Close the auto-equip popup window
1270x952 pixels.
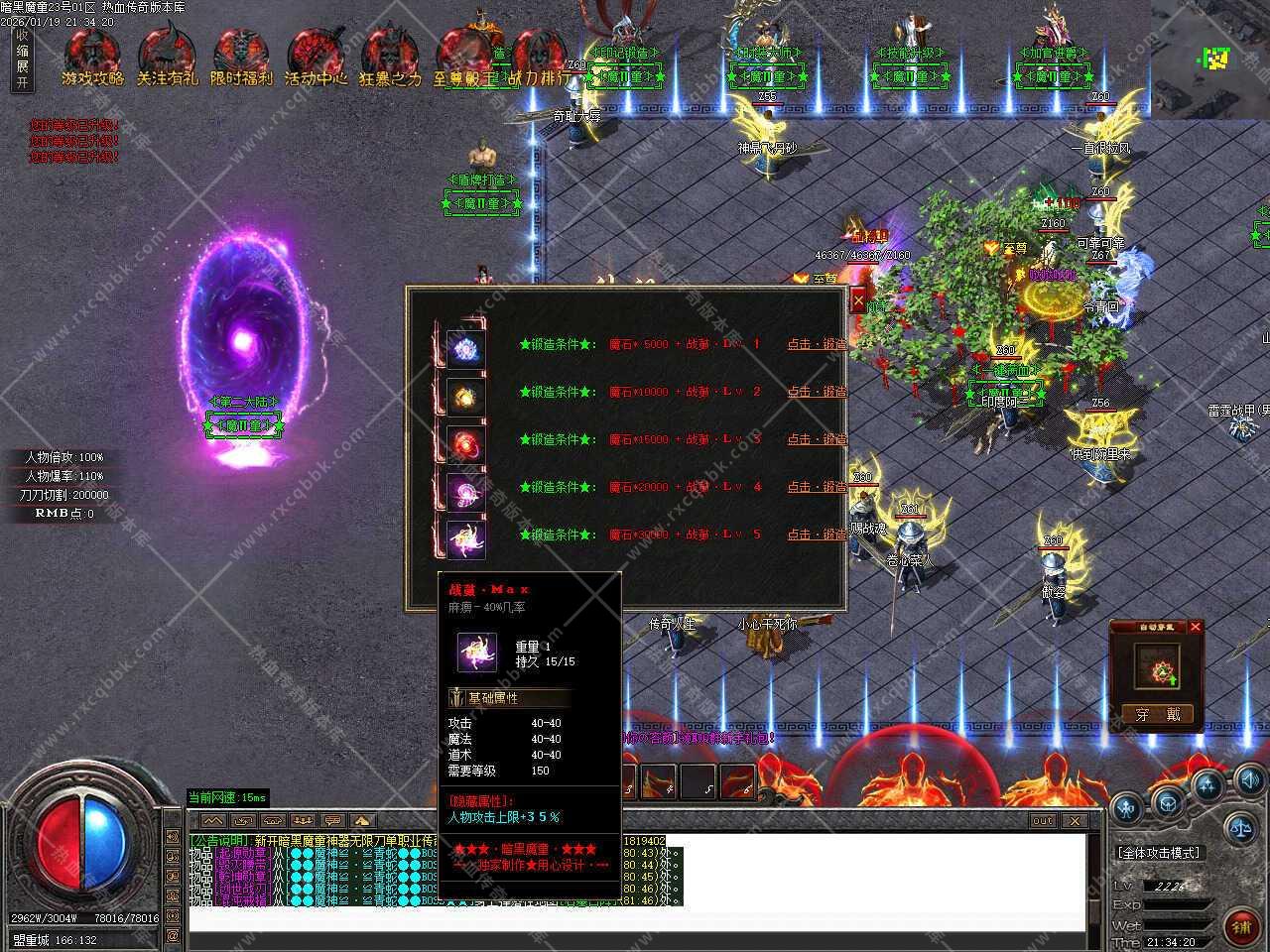[1195, 627]
